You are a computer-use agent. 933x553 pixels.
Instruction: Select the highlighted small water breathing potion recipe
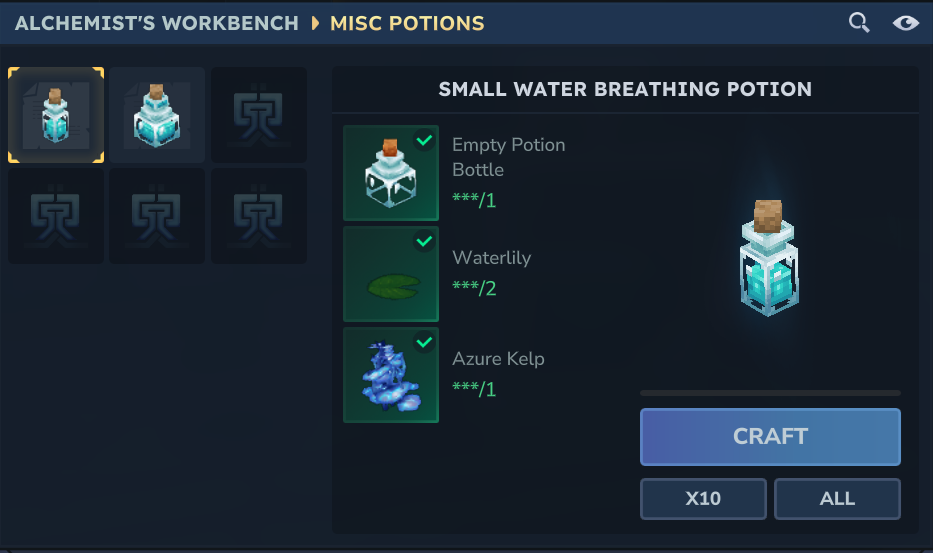pyautogui.click(x=56, y=115)
